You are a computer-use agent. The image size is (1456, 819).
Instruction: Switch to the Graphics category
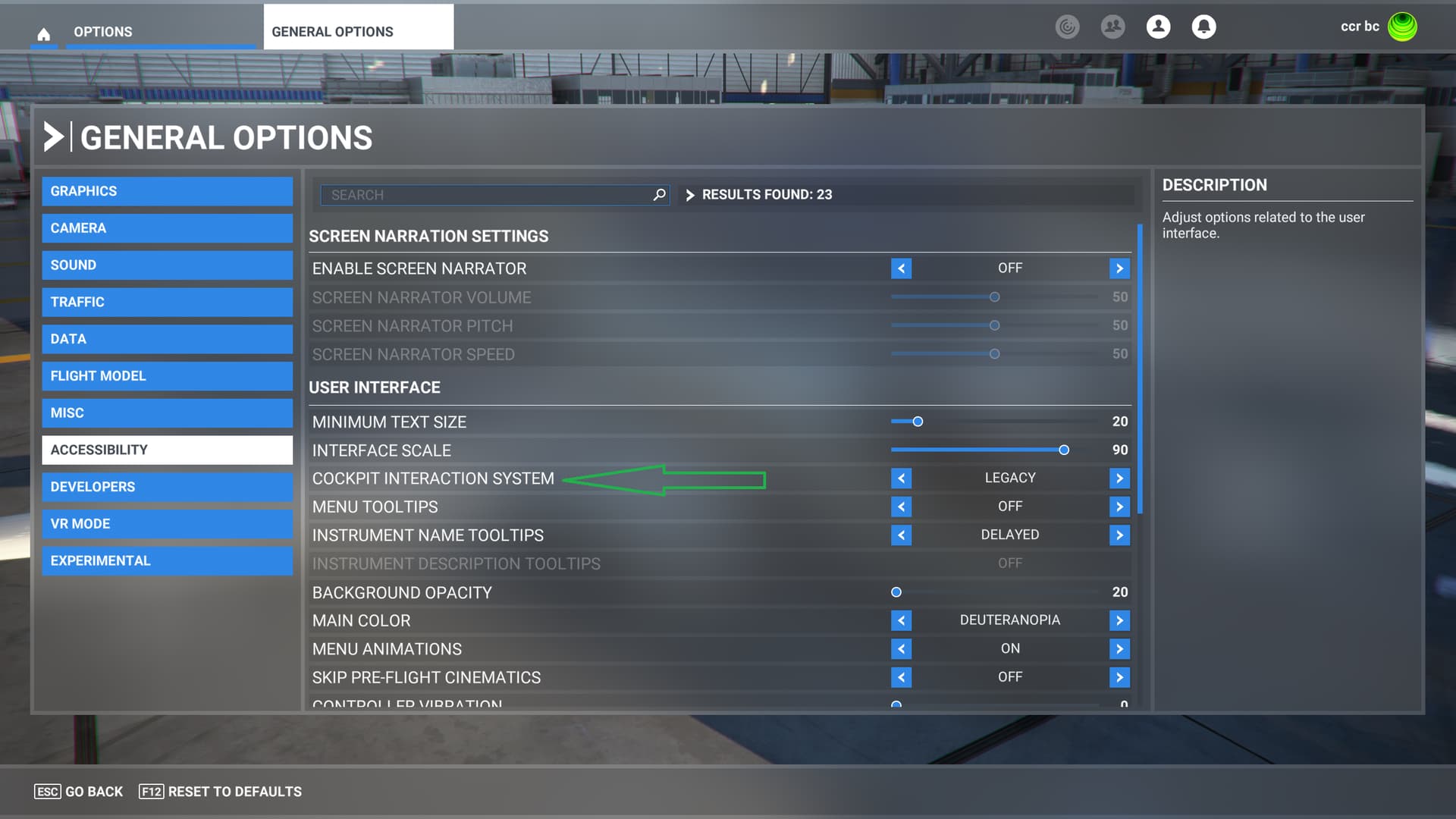point(167,191)
